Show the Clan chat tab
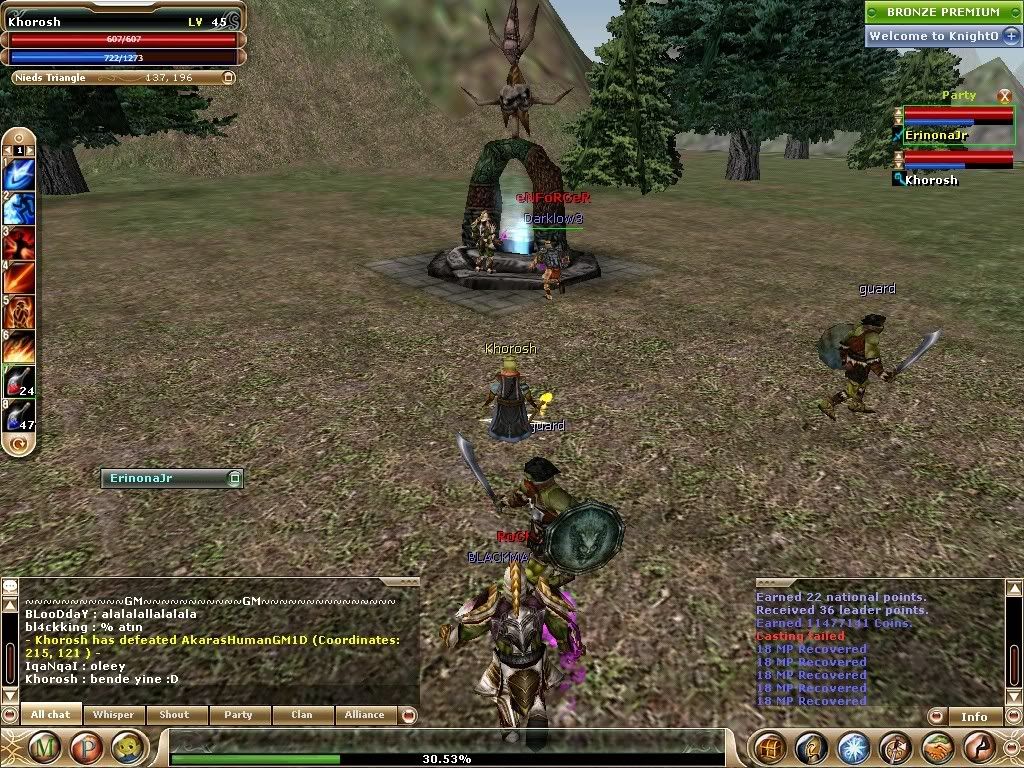 pos(301,715)
